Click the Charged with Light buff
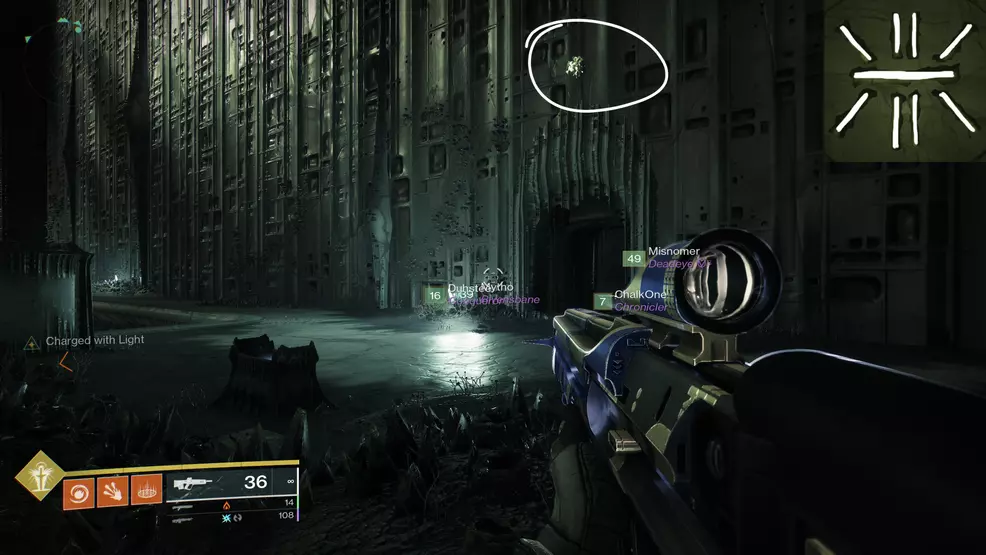This screenshot has width=986, height=555. point(94,341)
